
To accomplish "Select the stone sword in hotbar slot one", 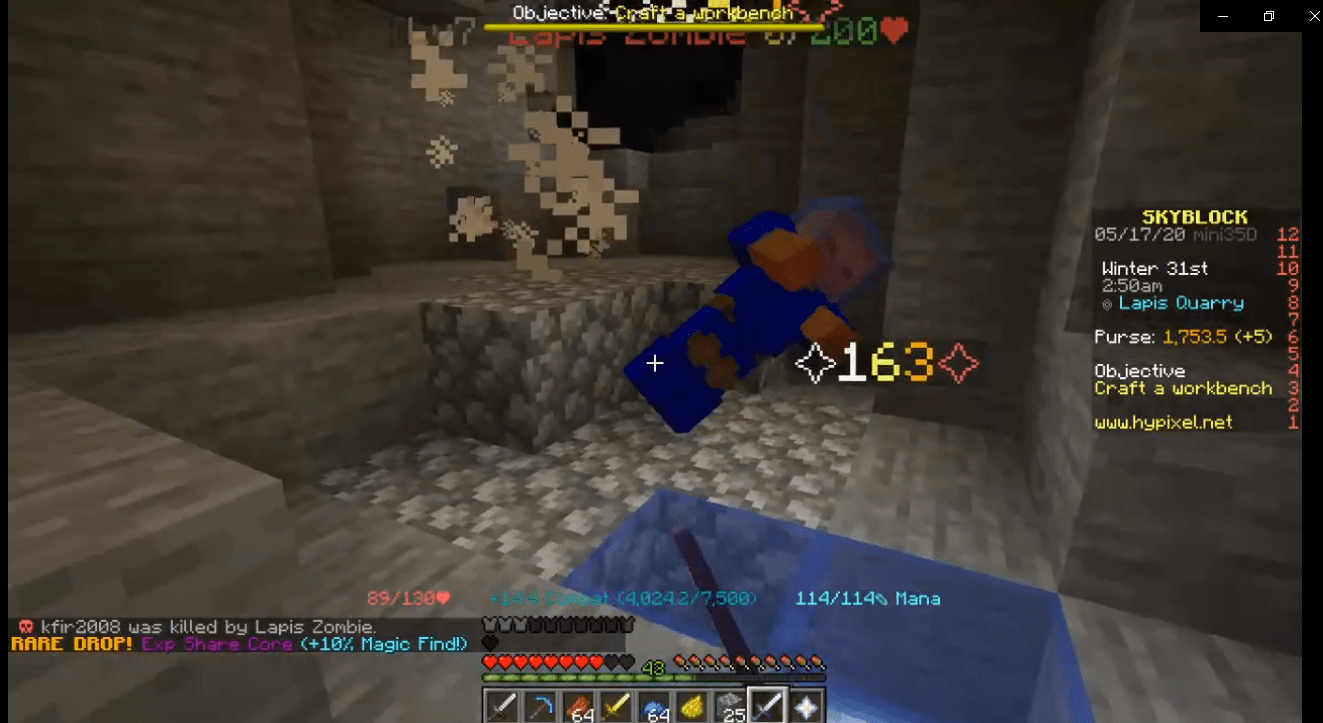I will click(x=501, y=705).
